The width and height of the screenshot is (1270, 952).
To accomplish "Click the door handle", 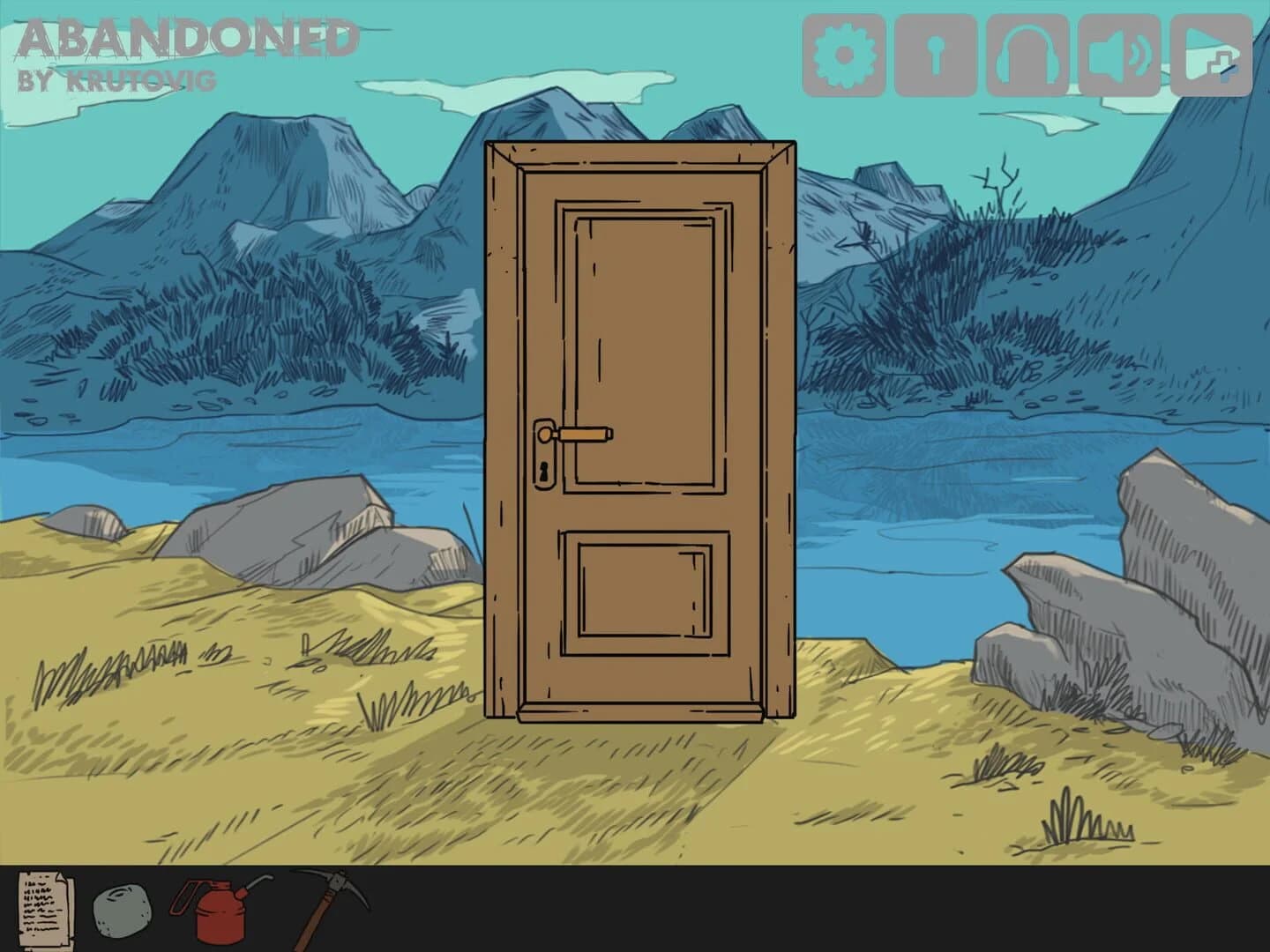I will coord(582,435).
